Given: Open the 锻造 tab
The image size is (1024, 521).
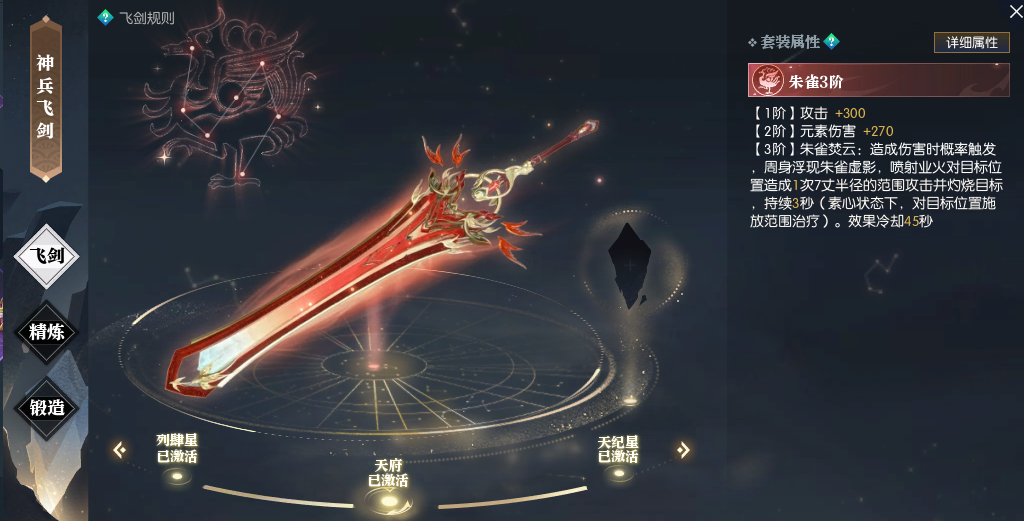Looking at the screenshot, I should coord(47,406).
